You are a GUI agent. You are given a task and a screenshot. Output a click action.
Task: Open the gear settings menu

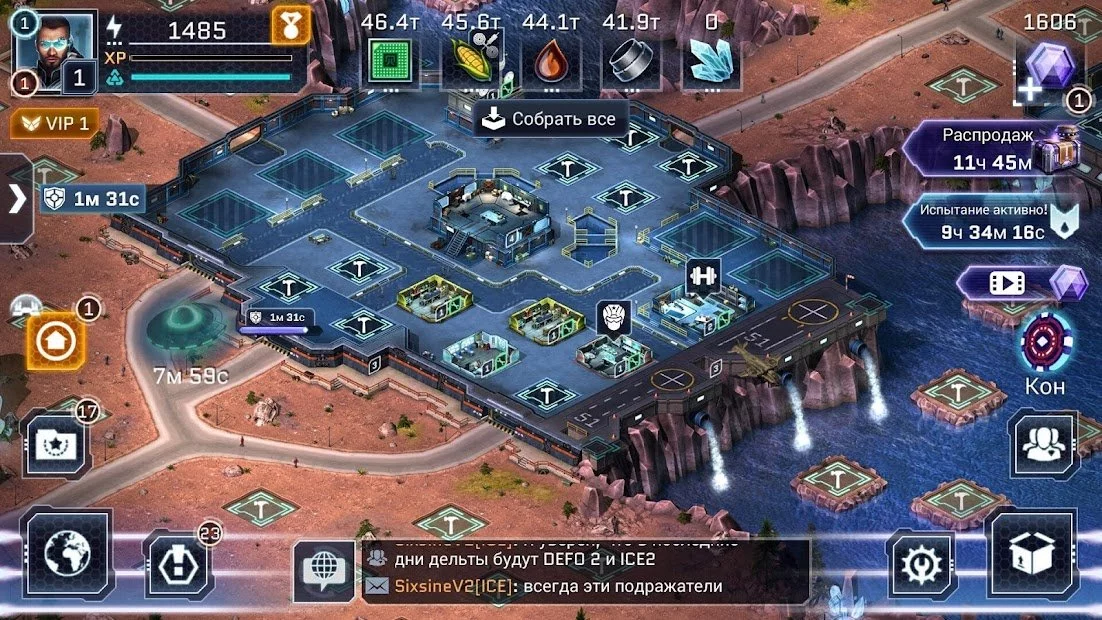coord(921,565)
